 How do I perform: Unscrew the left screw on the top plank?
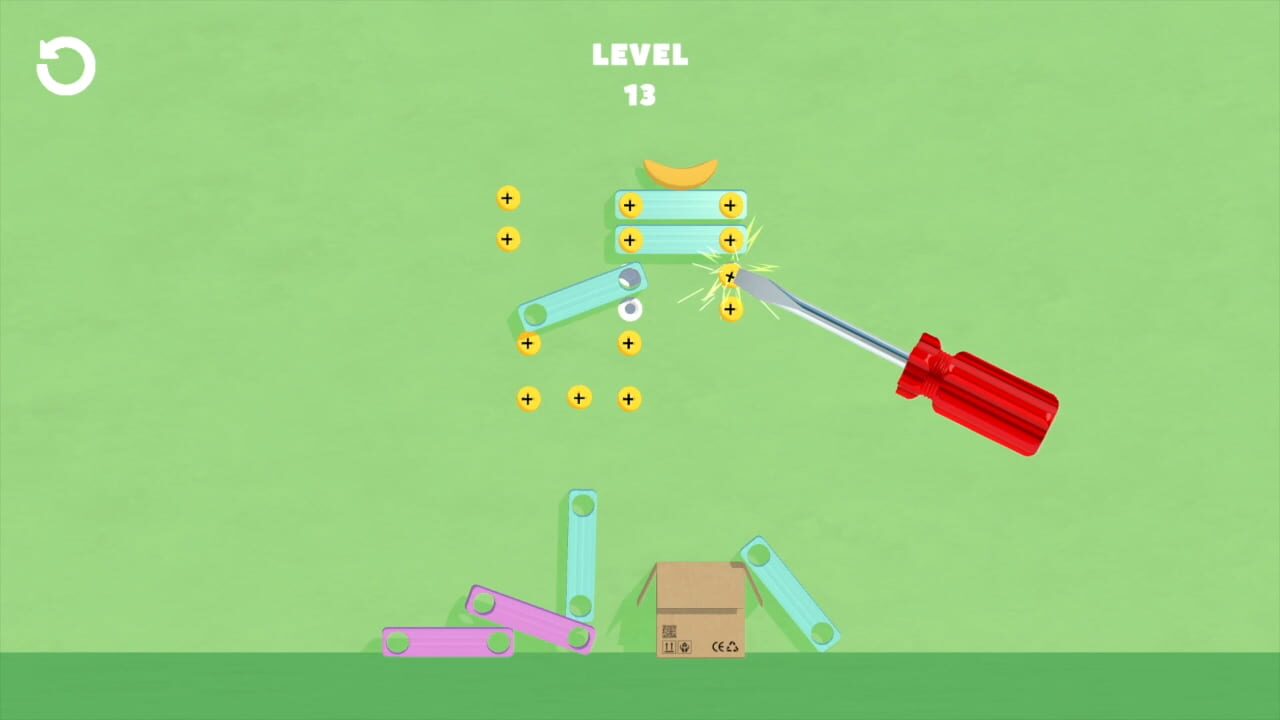pyautogui.click(x=629, y=205)
